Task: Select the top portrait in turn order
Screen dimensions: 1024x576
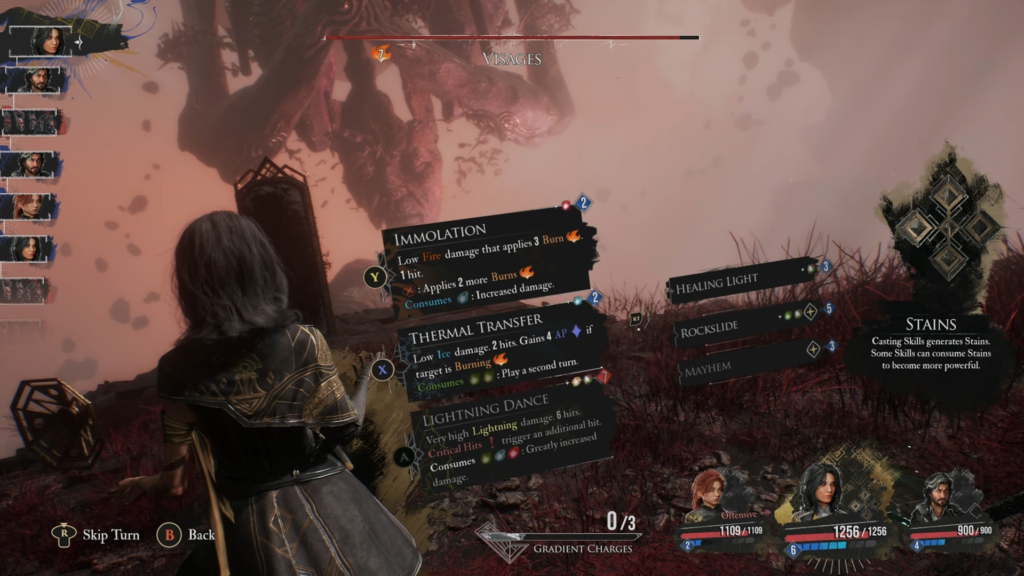Action: (x=46, y=40)
